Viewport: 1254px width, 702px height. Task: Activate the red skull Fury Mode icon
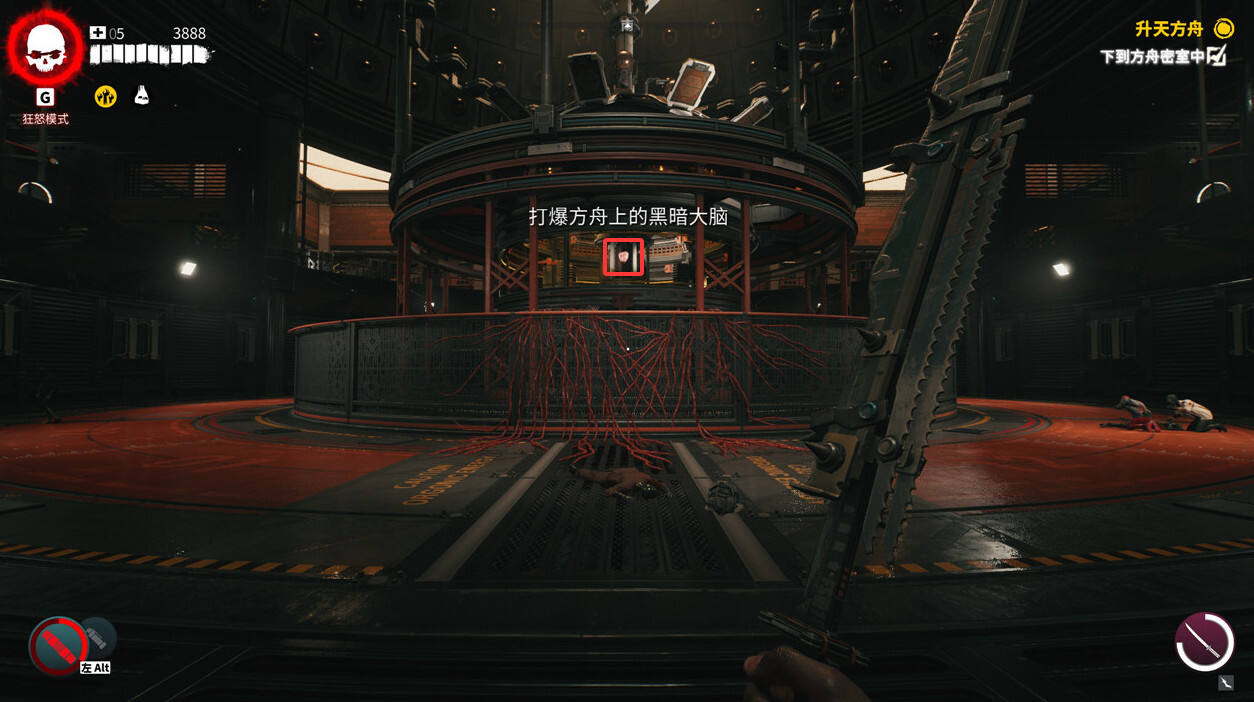coord(45,47)
